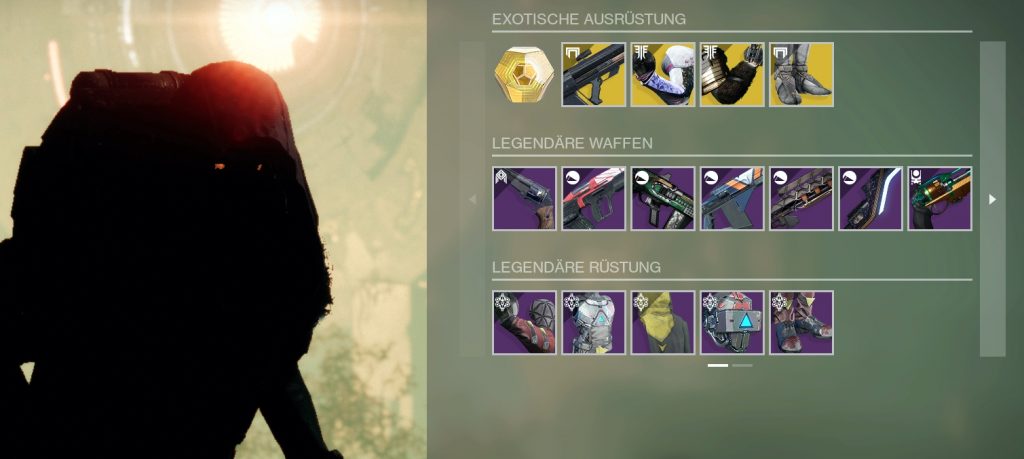
Task: Select the legendary red leg armor boots
Action: tap(801, 322)
